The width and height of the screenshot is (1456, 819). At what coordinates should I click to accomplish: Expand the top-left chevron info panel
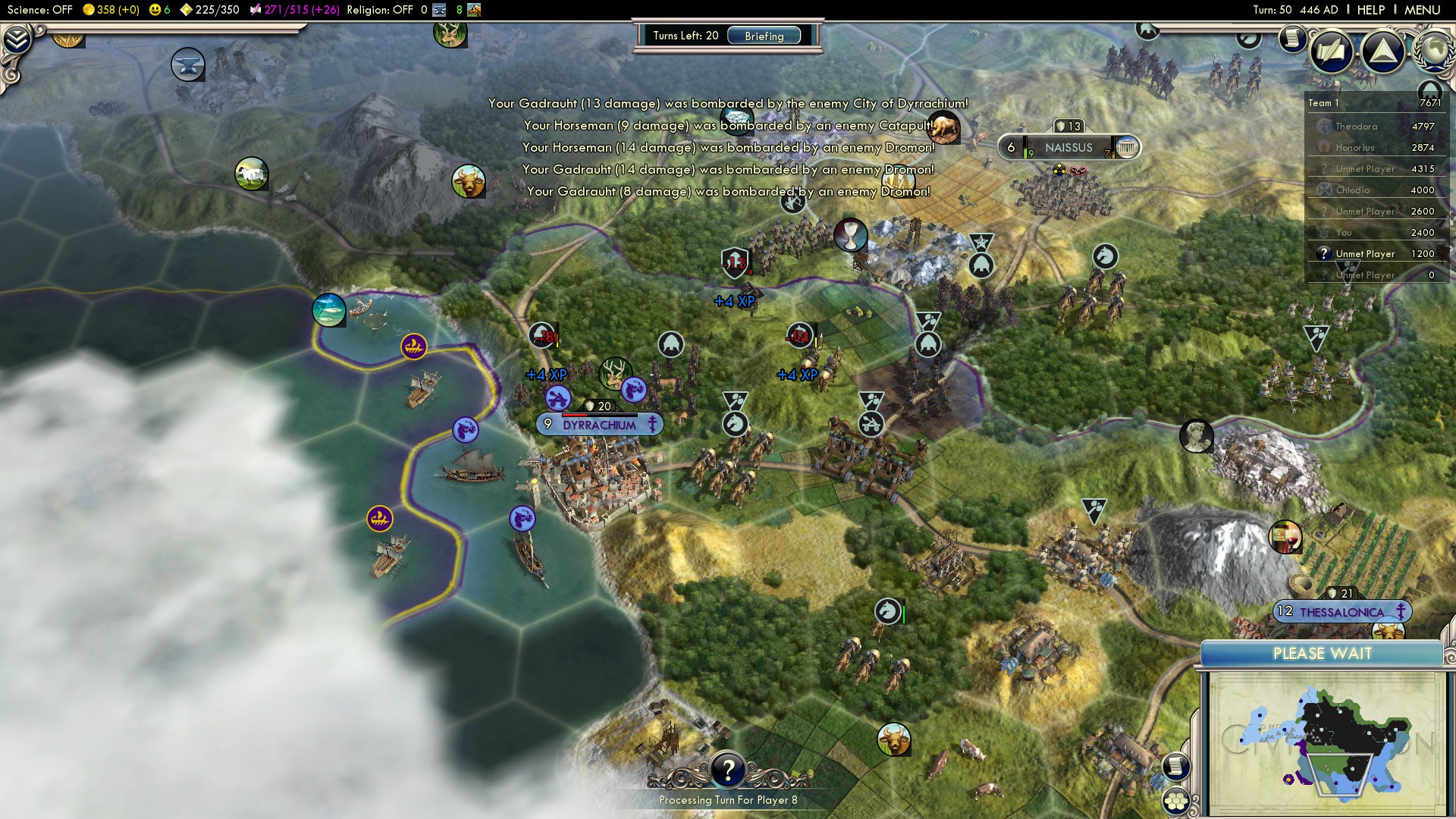tap(17, 39)
